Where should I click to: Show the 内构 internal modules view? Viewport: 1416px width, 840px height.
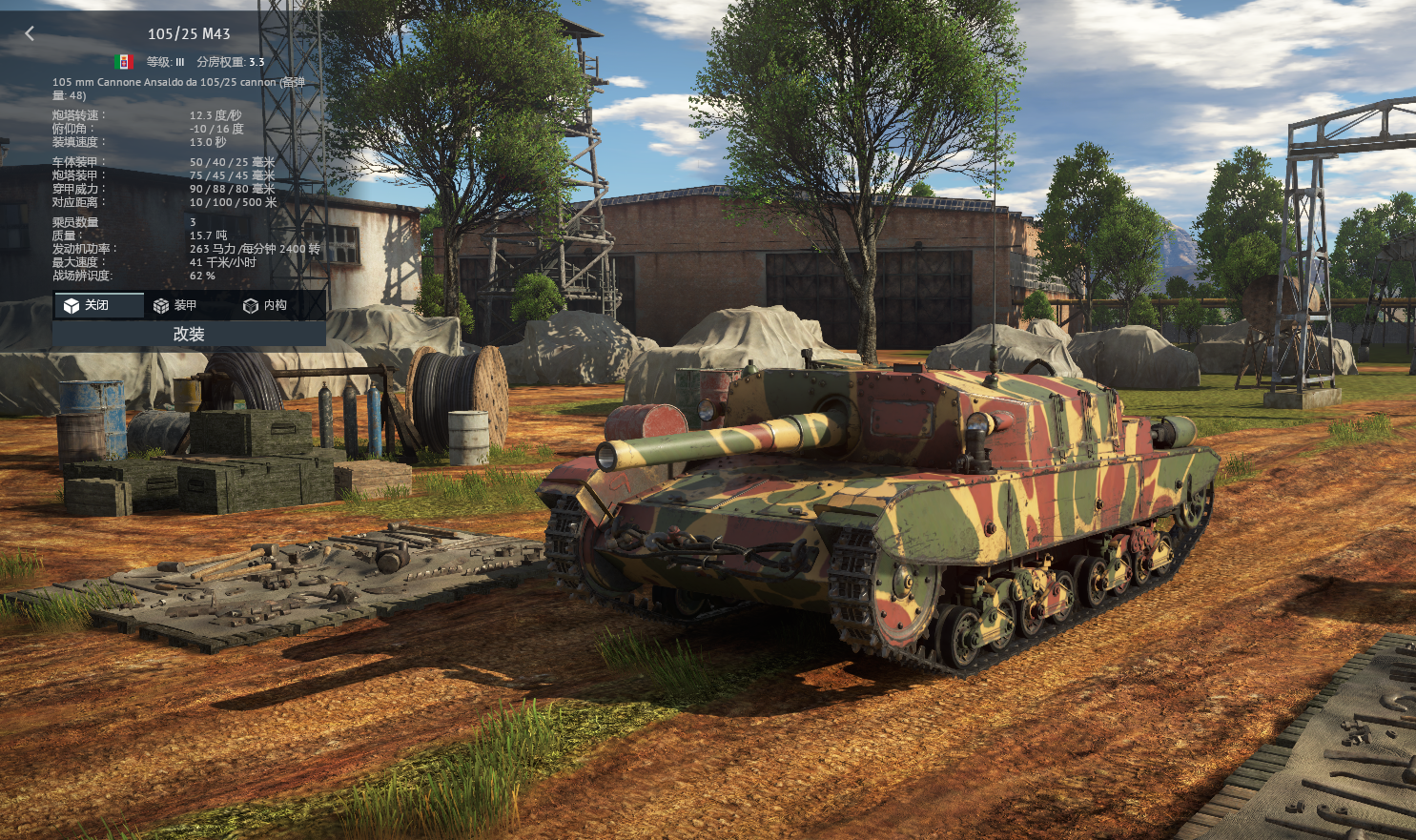tap(265, 305)
